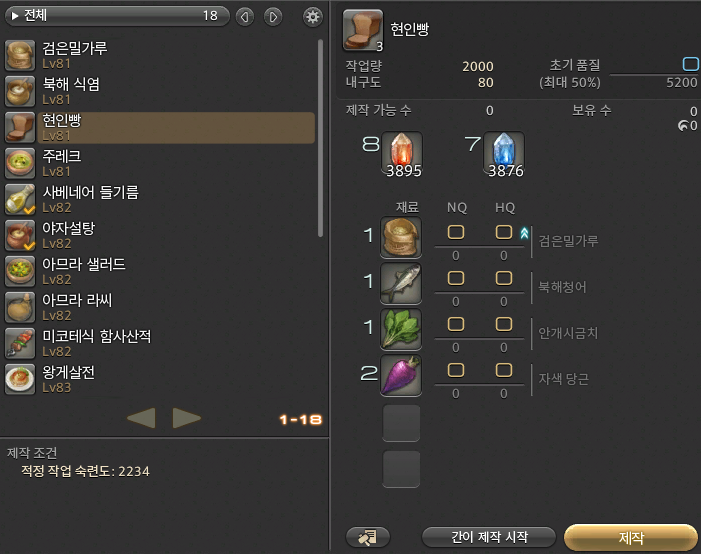Image resolution: width=701 pixels, height=554 pixels.
Task: Select the 아므라 샐러드 recipe
Action: [x=160, y=271]
